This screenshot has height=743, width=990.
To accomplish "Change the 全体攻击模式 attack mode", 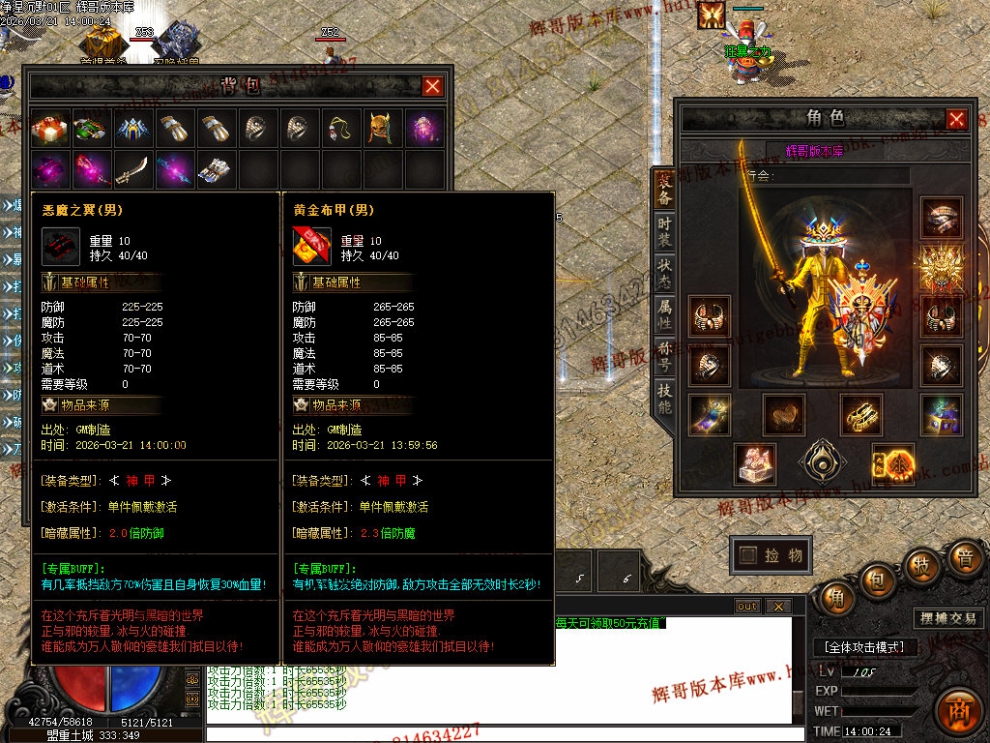I will tap(864, 647).
